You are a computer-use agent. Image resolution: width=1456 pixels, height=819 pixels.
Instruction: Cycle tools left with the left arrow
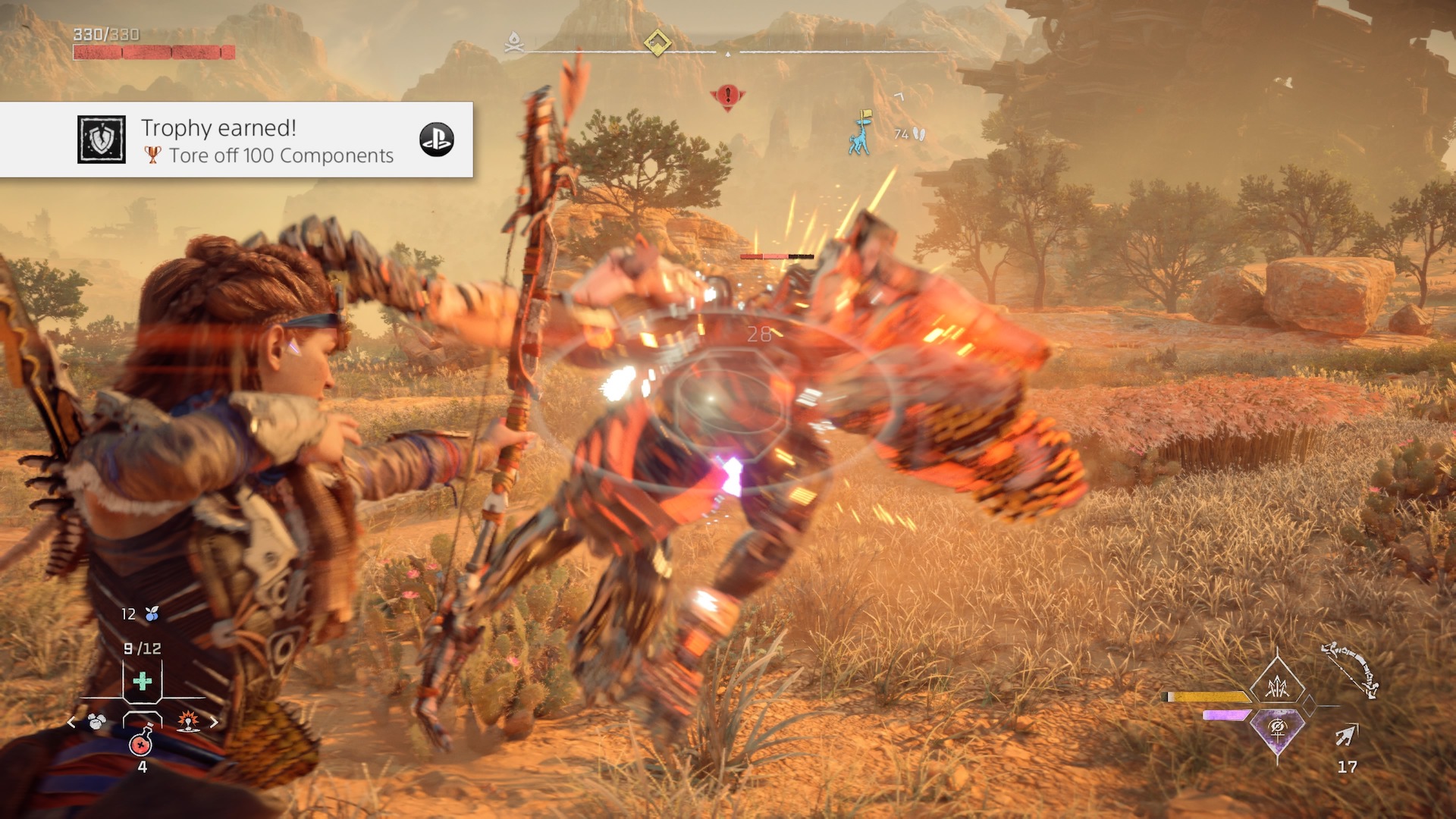click(x=71, y=722)
